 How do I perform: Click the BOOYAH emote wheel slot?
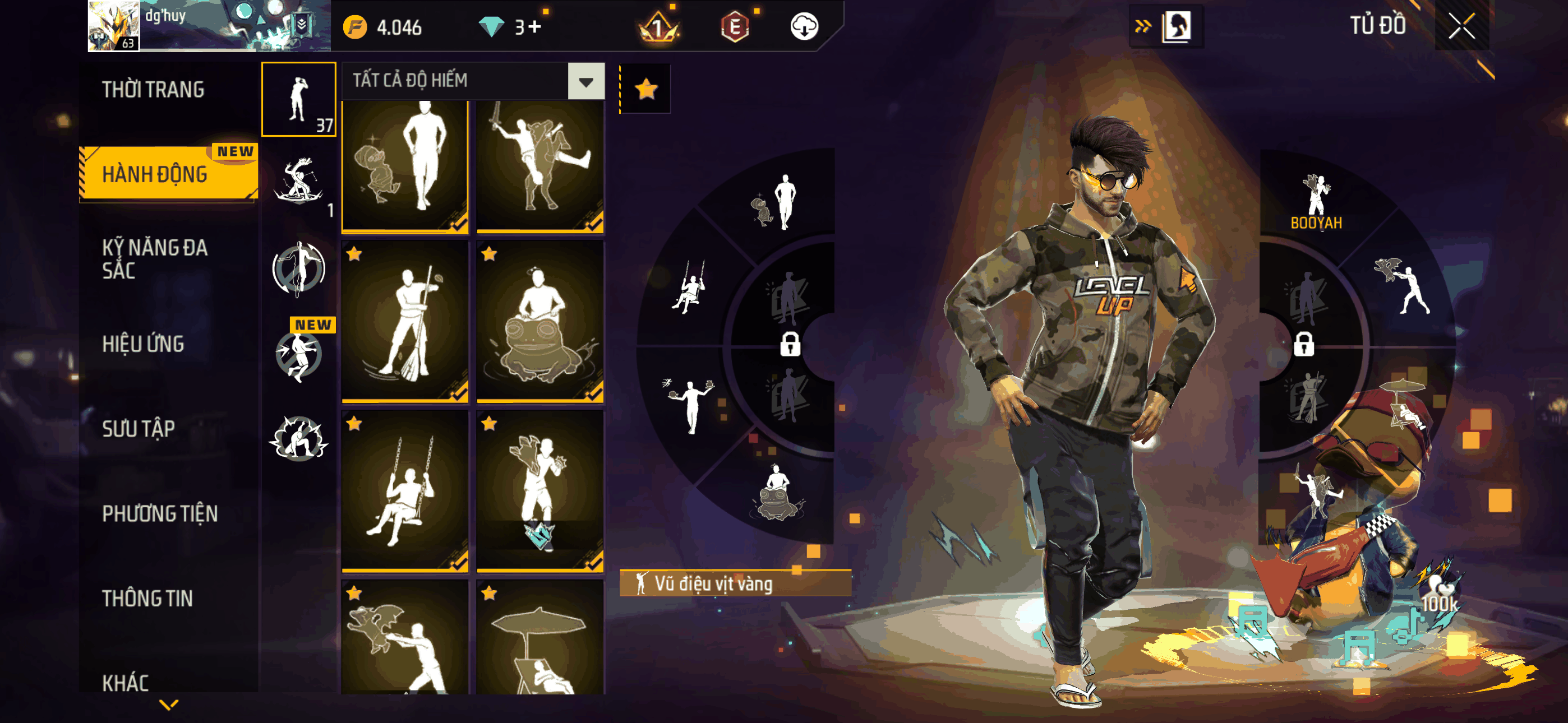[1316, 201]
